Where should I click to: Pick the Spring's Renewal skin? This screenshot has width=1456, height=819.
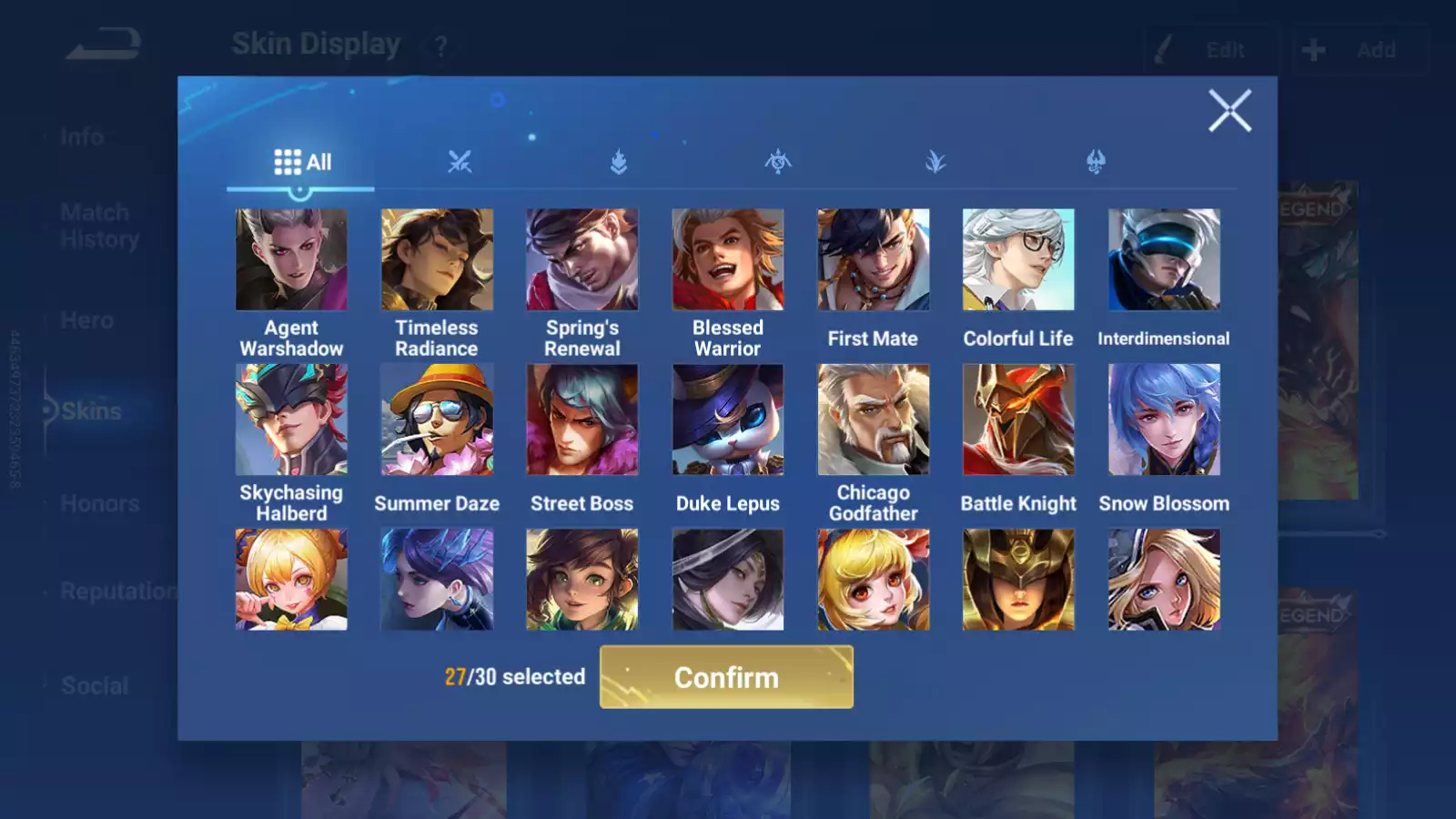tap(582, 260)
